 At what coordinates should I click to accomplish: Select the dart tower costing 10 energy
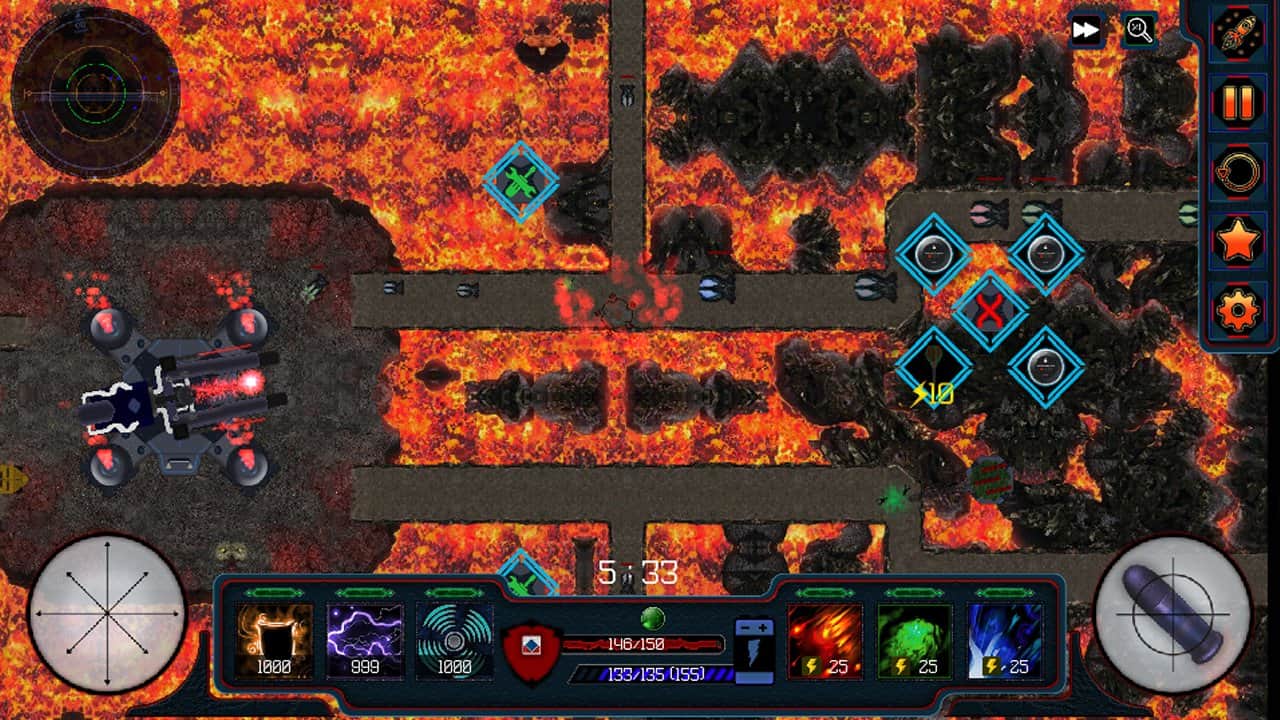[x=933, y=368]
